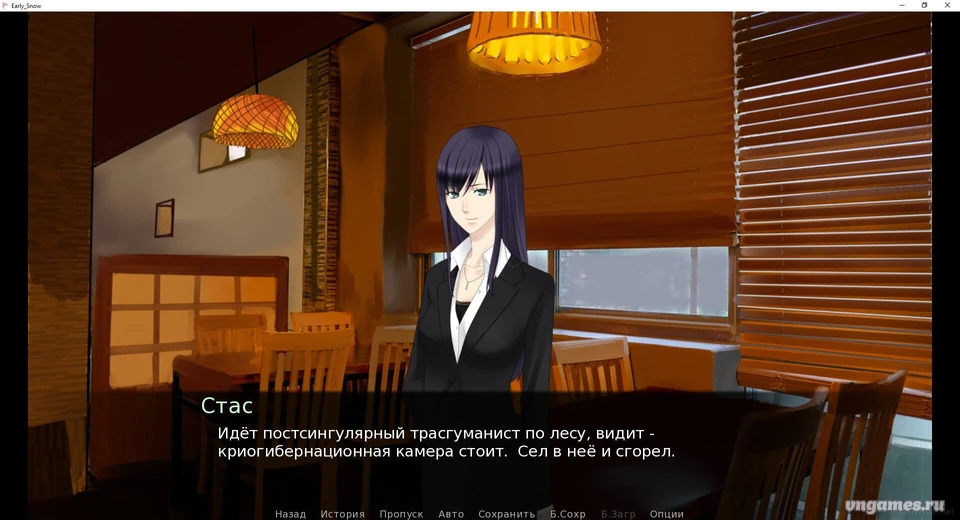The height and width of the screenshot is (520, 960).
Task: Quick load with Б.Загр
Action: click(618, 514)
